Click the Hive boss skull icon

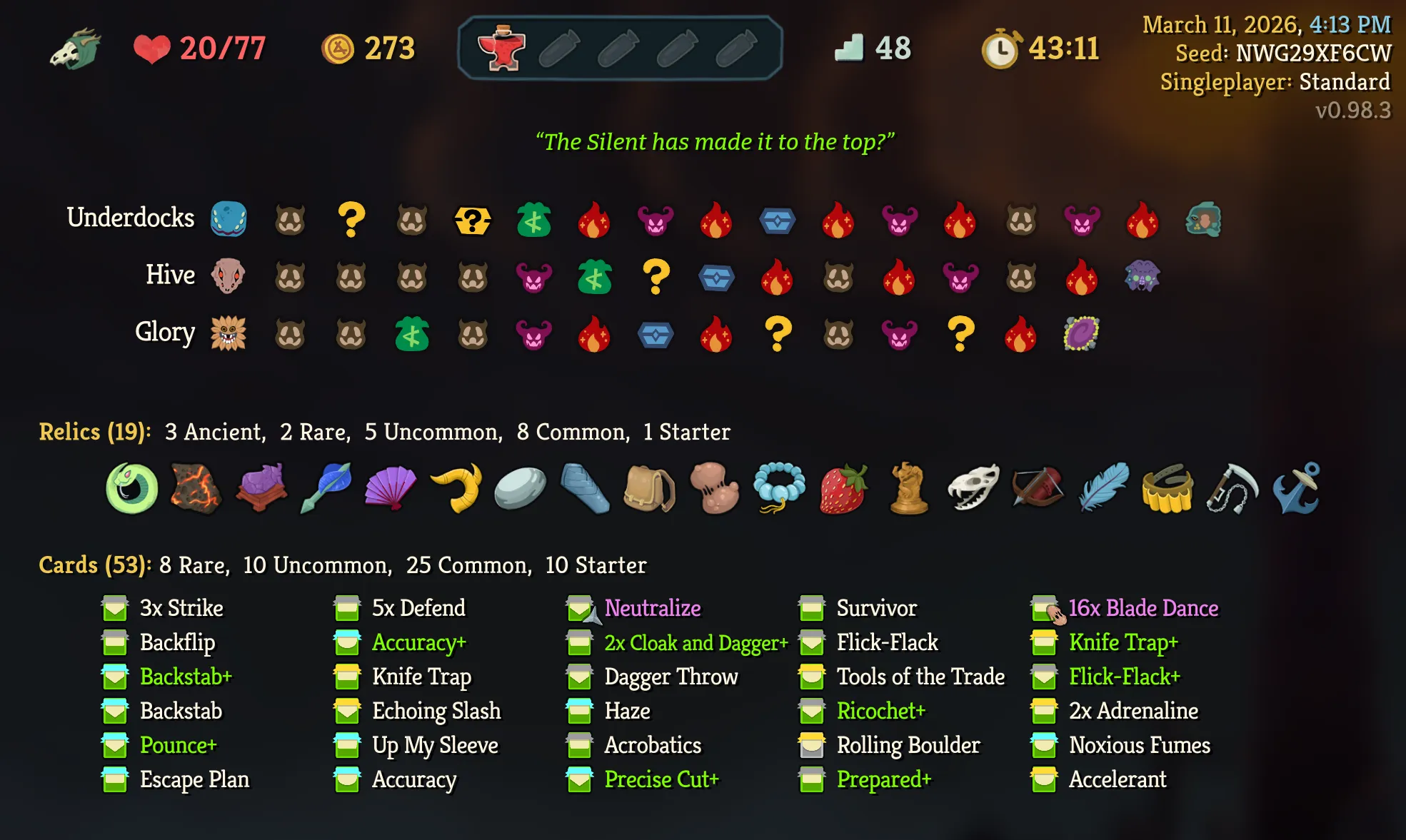pyautogui.click(x=227, y=275)
